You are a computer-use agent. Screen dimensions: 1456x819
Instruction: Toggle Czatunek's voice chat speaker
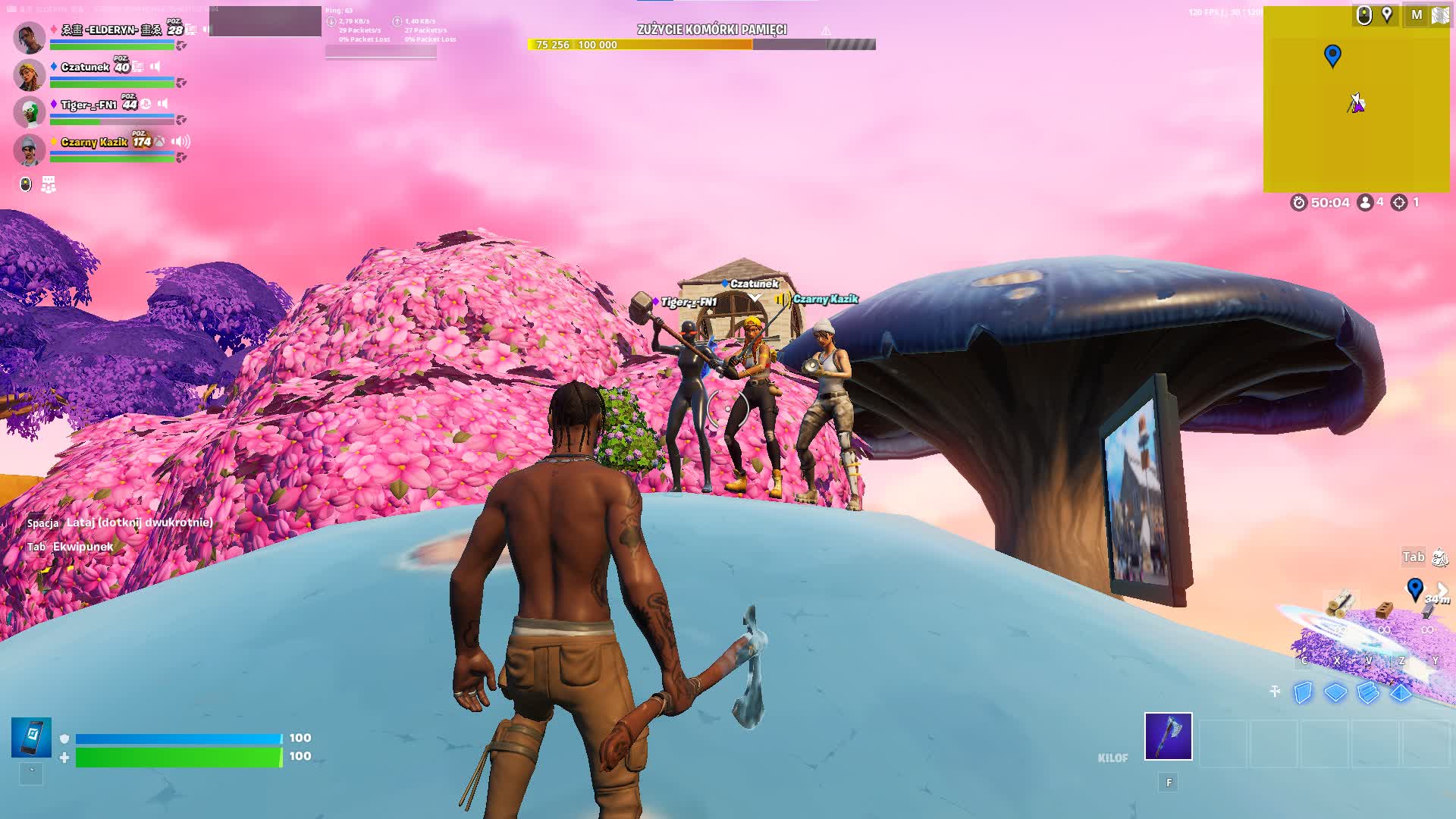point(155,67)
